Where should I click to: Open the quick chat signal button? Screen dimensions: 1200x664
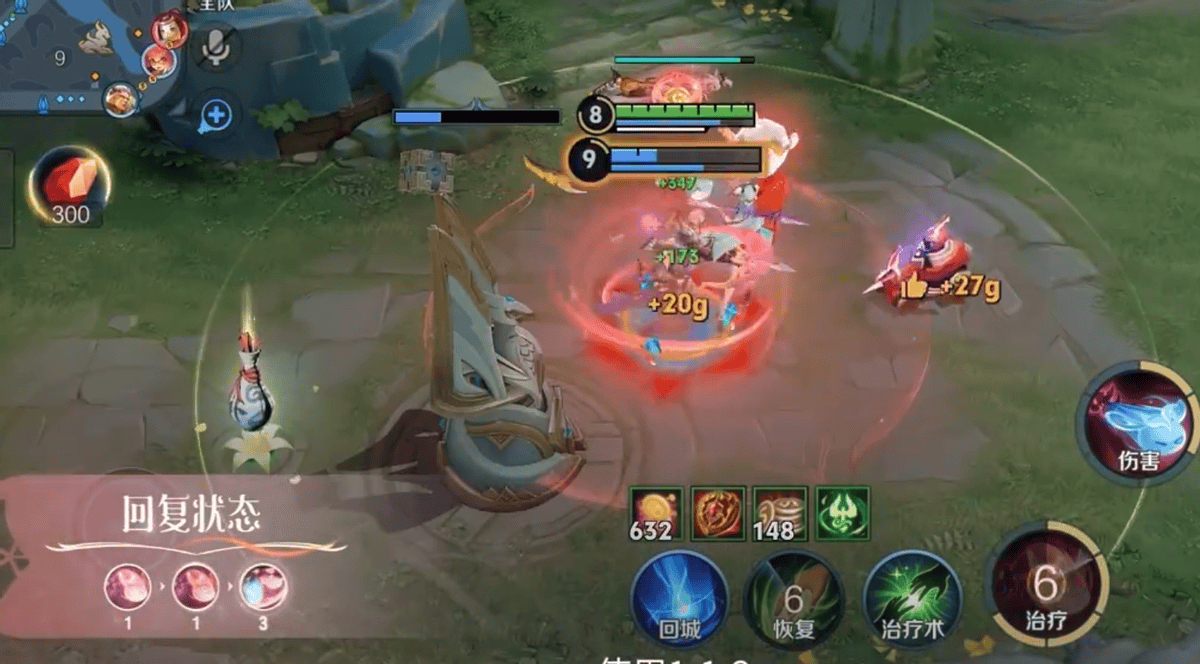[216, 116]
